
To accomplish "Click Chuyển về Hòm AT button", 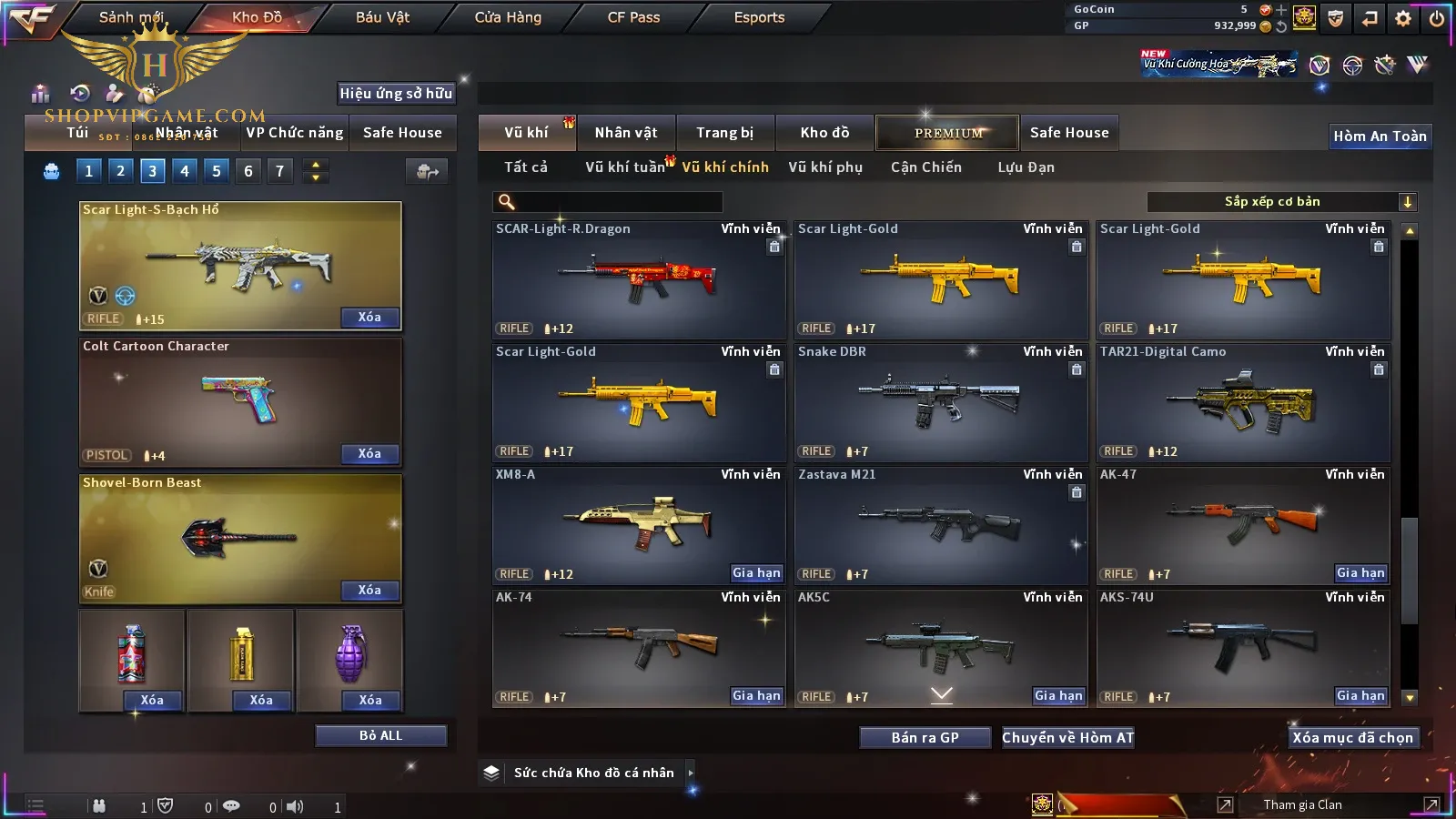I will [1068, 738].
